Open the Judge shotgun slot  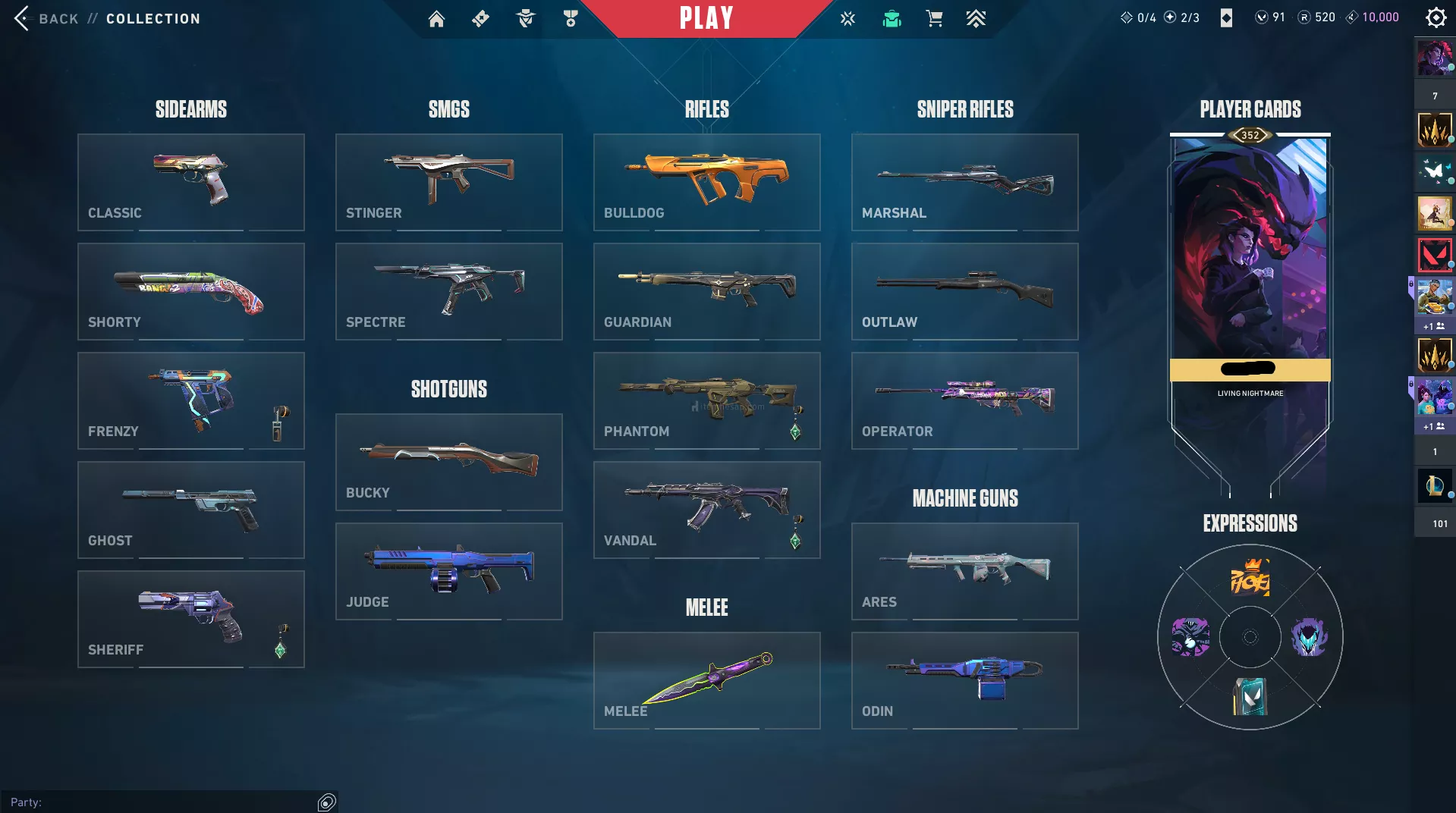pyautogui.click(x=449, y=571)
